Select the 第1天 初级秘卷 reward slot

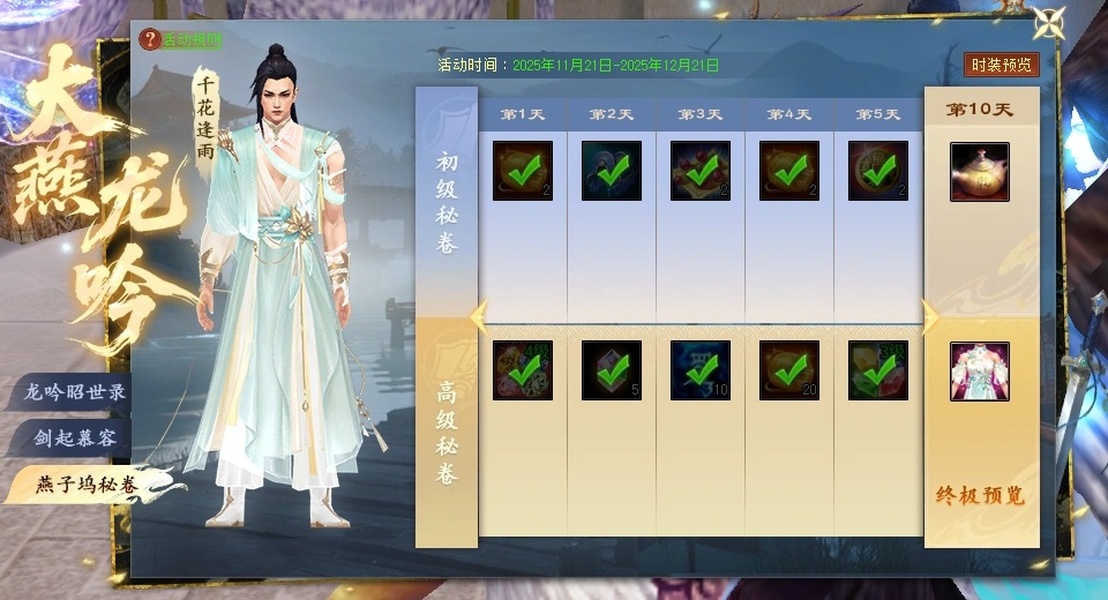pyautogui.click(x=522, y=171)
